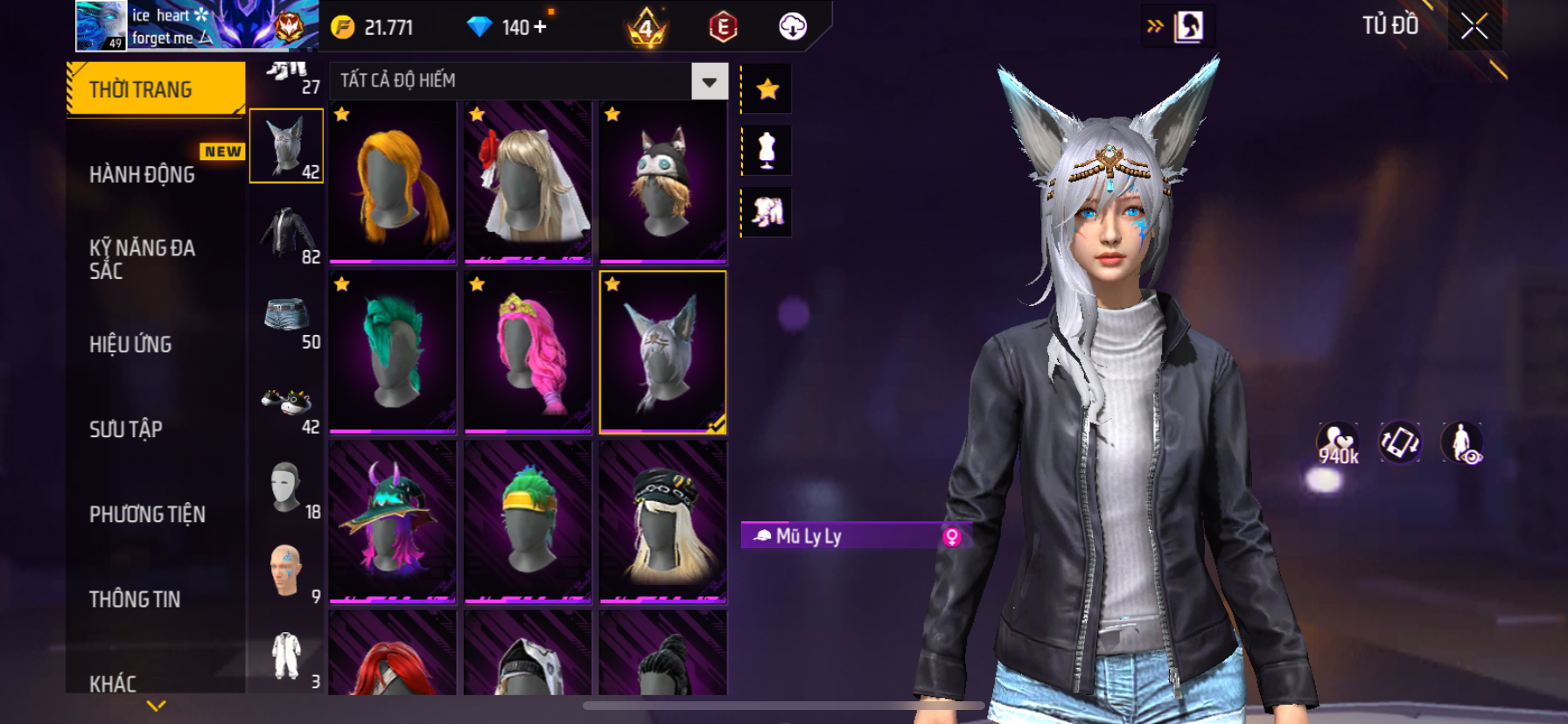Toggle the star favorites filter
The height and width of the screenshot is (724, 1568).
pyautogui.click(x=767, y=88)
